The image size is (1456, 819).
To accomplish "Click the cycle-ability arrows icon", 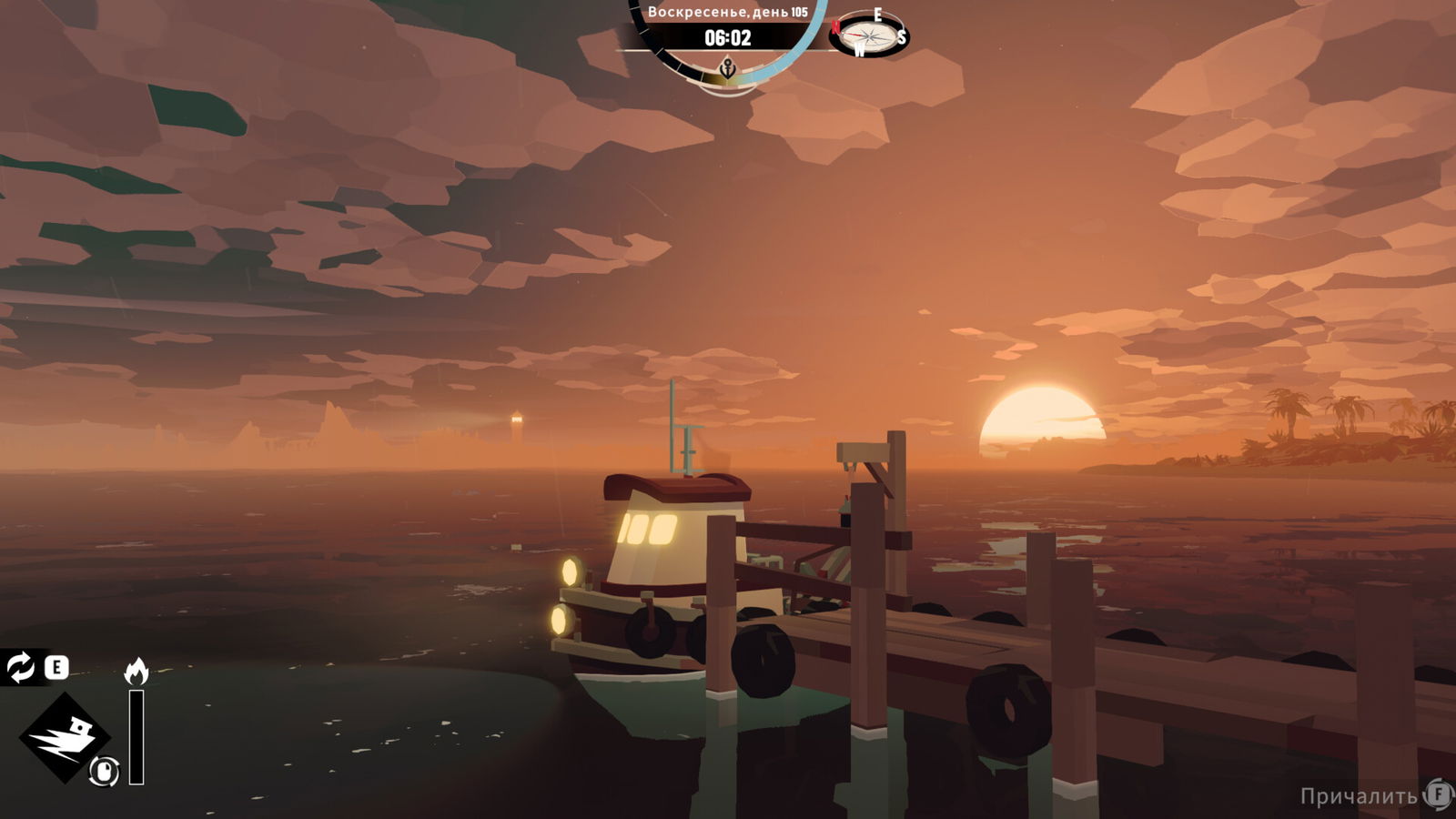I will pos(20,667).
